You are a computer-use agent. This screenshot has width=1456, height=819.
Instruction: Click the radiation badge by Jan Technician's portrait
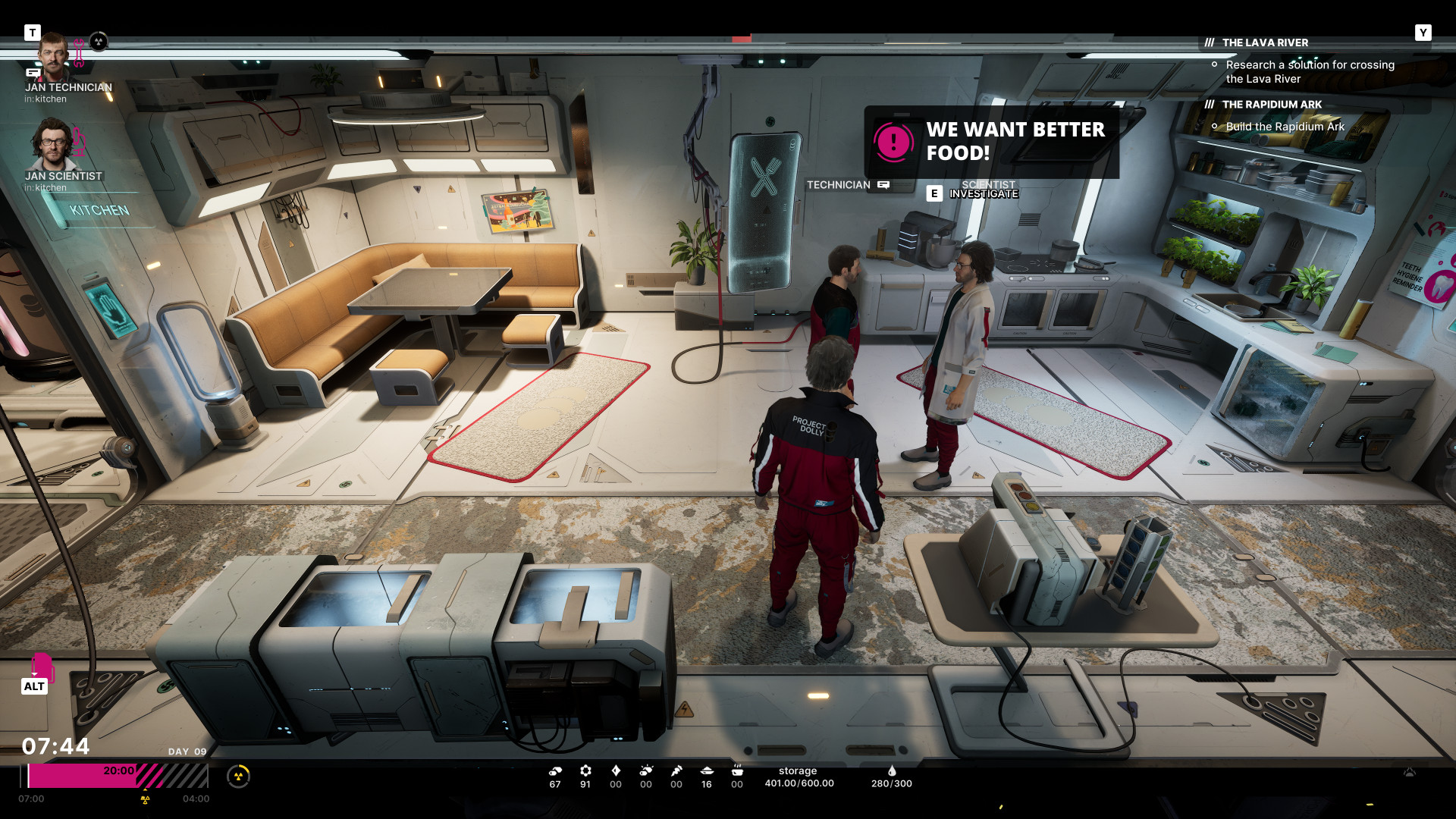coord(99,42)
